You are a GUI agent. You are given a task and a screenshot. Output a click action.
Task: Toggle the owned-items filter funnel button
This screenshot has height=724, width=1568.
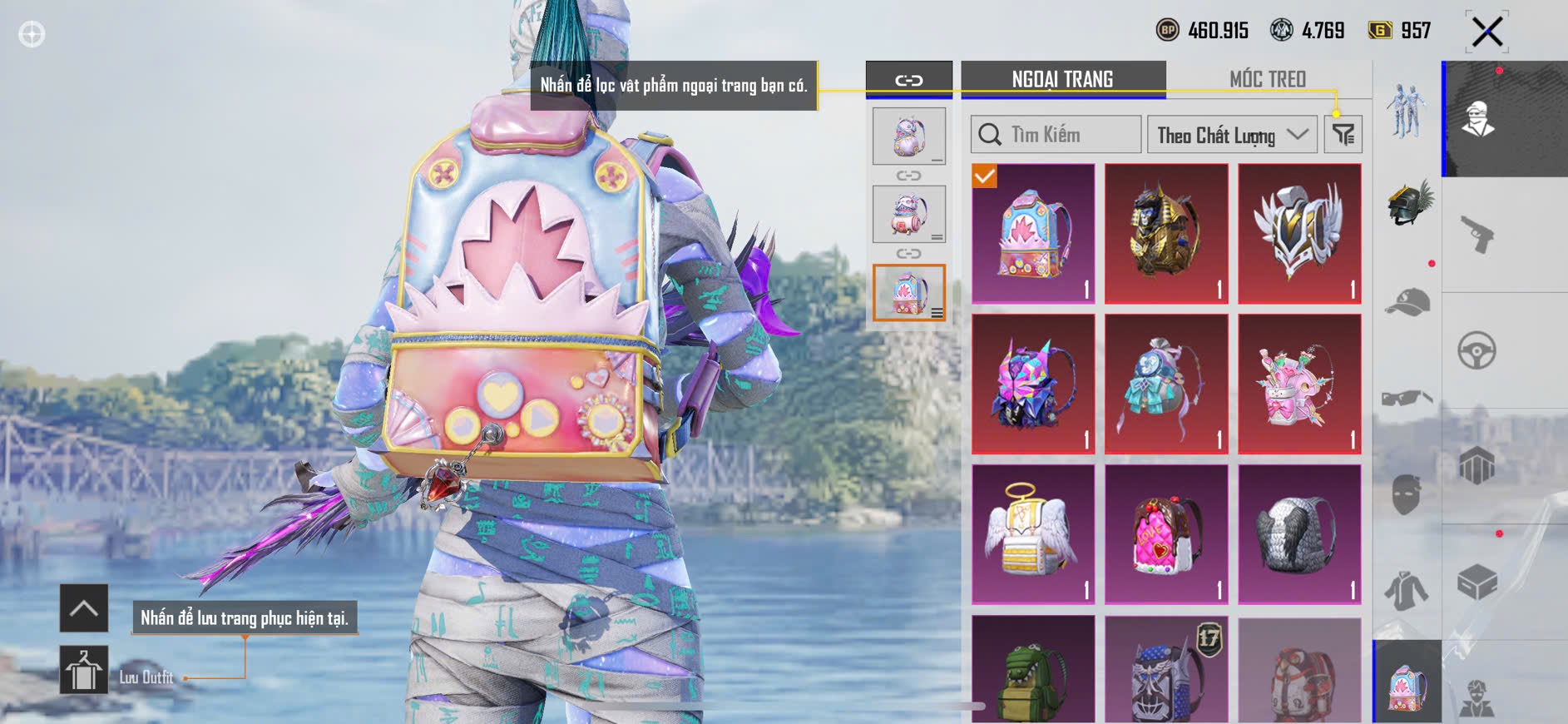pyautogui.click(x=1343, y=135)
